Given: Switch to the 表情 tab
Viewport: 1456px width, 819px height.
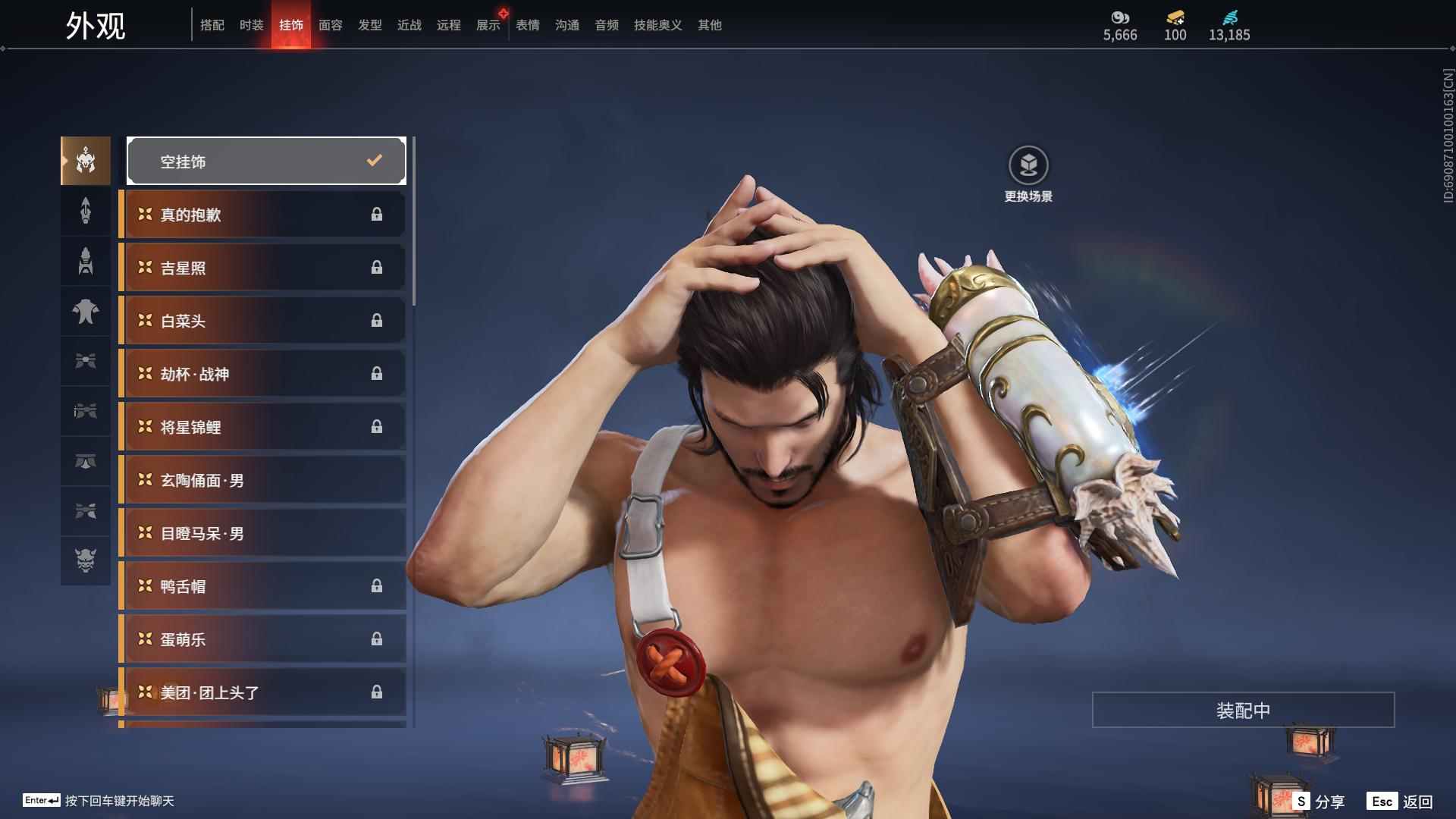Looking at the screenshot, I should (x=527, y=25).
